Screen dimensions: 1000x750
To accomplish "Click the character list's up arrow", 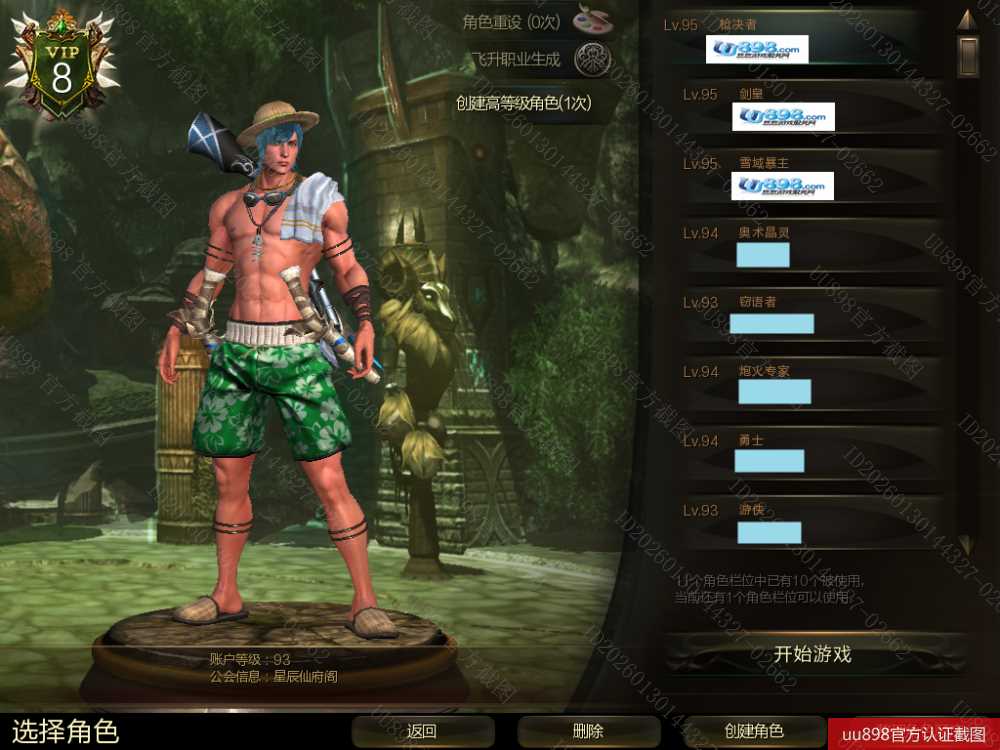I will (966, 19).
